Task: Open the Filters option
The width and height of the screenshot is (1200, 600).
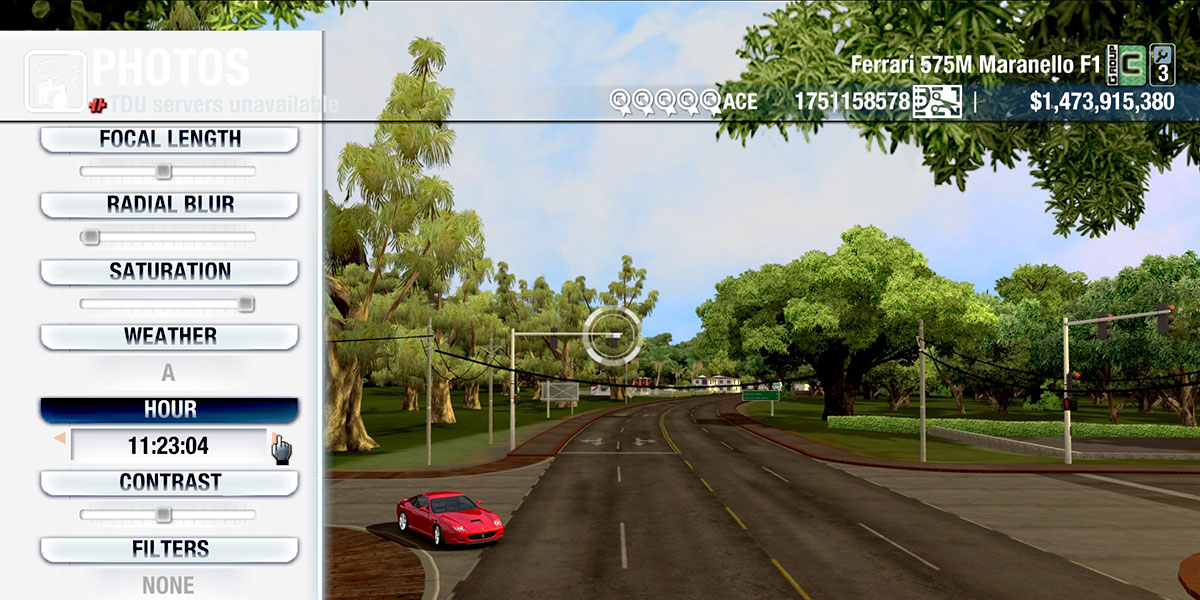Action: pyautogui.click(x=169, y=549)
